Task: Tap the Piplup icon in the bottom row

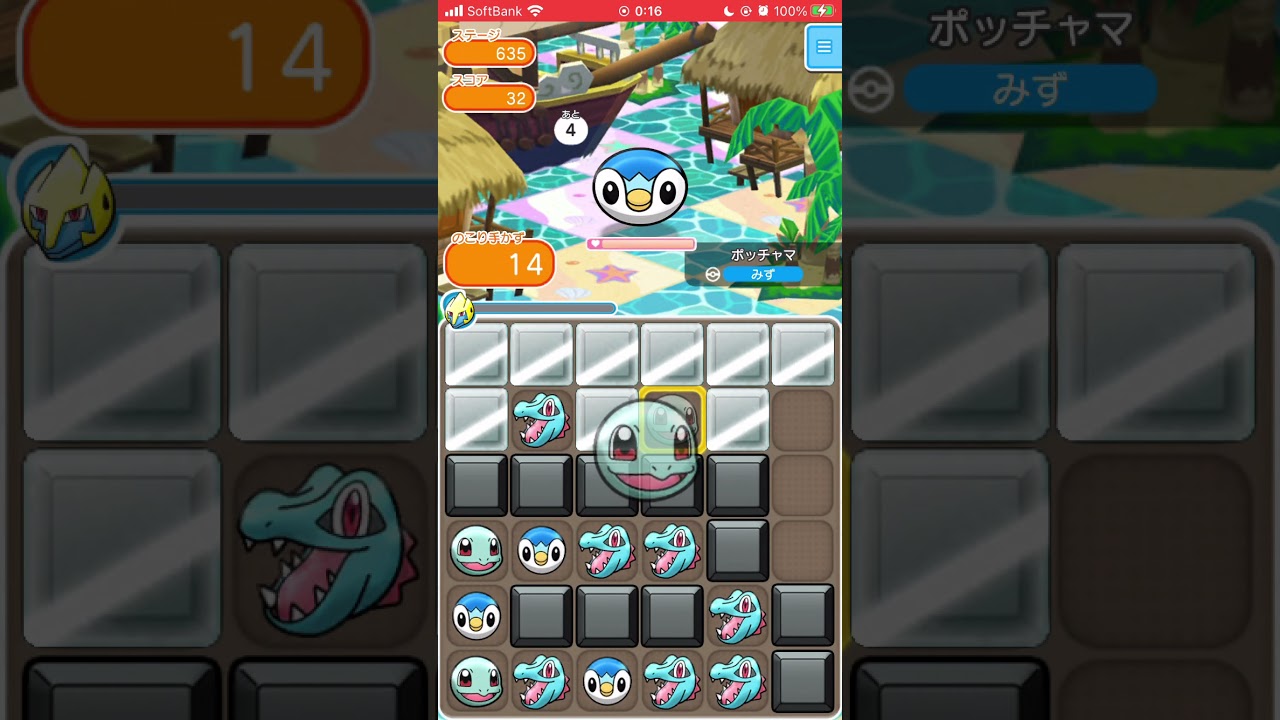Action: click(x=607, y=681)
